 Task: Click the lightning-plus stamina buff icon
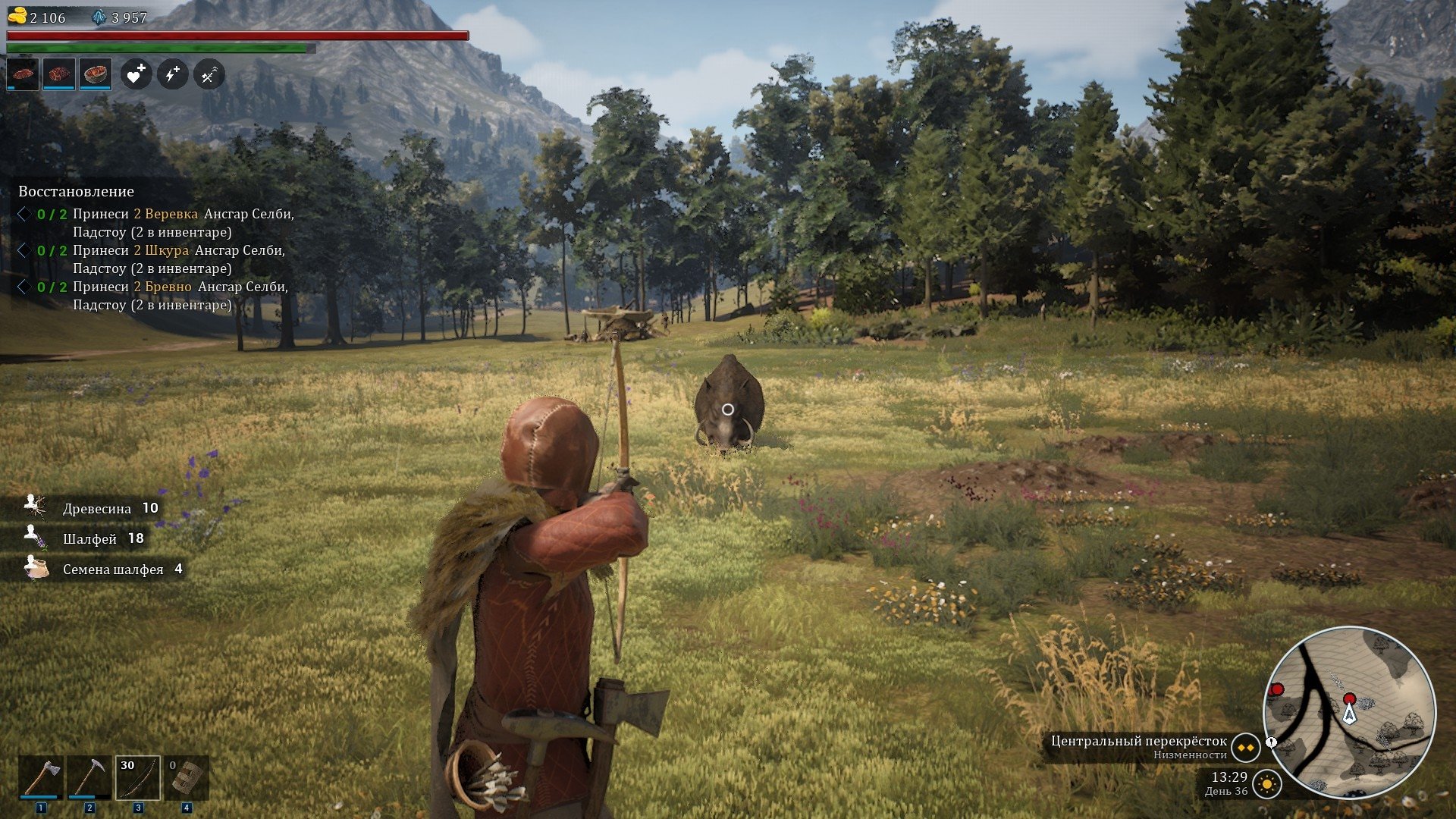coord(172,74)
